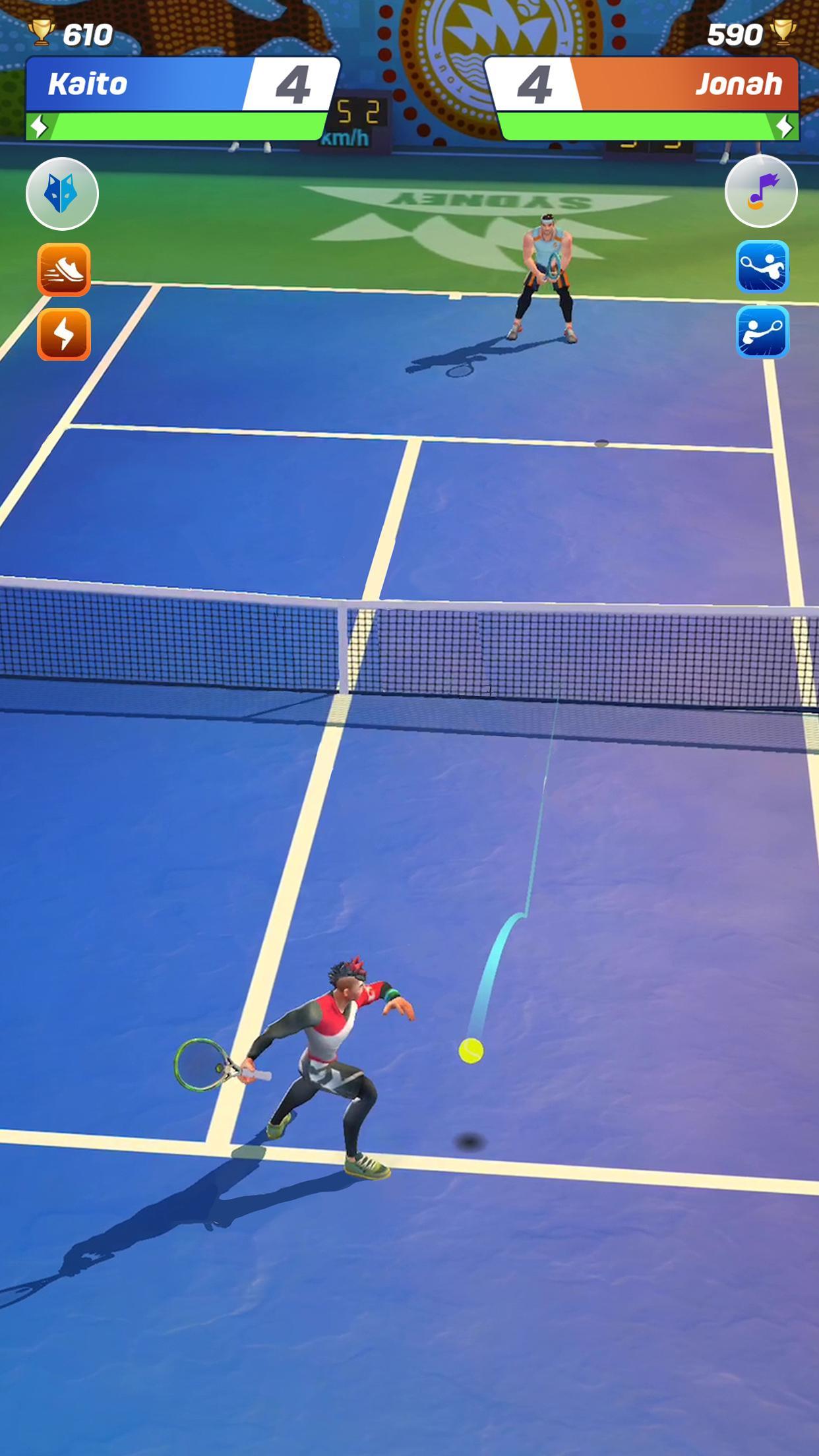This screenshot has height=1456, width=819.
Task: Trigger the orange lightning bolt power
Action: 64,334
